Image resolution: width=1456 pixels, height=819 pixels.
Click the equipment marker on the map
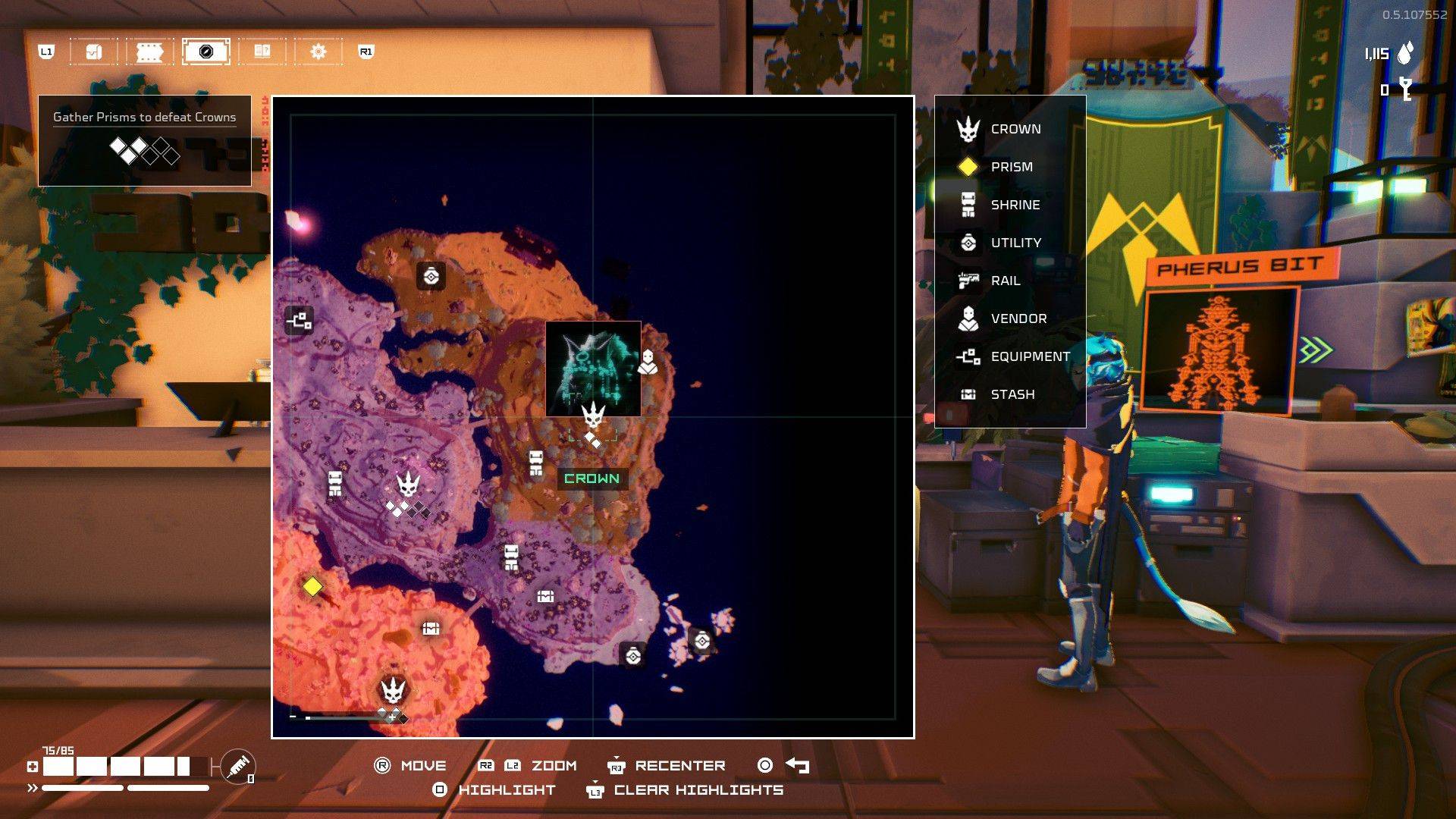point(299,320)
